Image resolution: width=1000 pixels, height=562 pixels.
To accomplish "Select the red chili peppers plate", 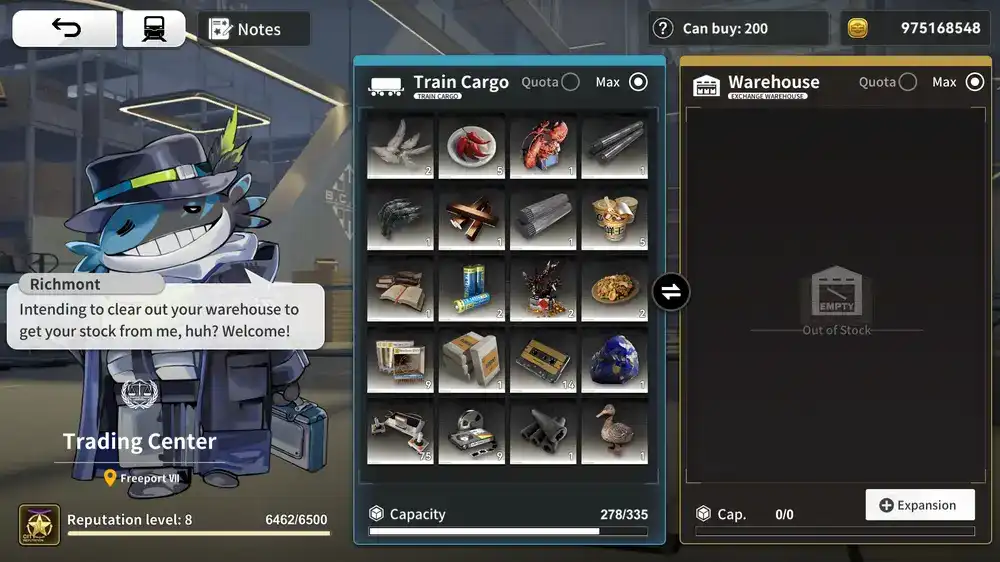I will click(x=472, y=147).
